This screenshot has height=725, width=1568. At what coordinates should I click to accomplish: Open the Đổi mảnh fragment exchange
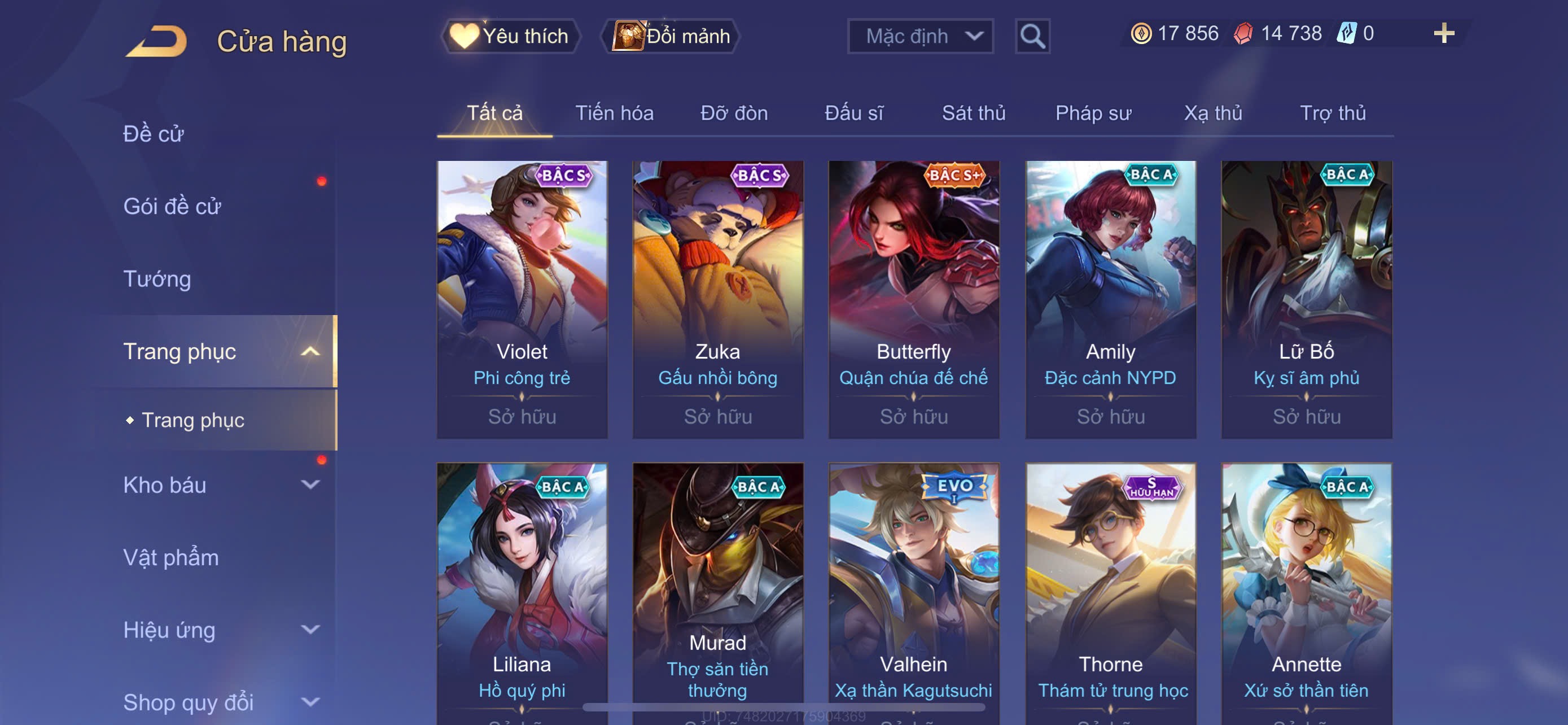(x=670, y=36)
